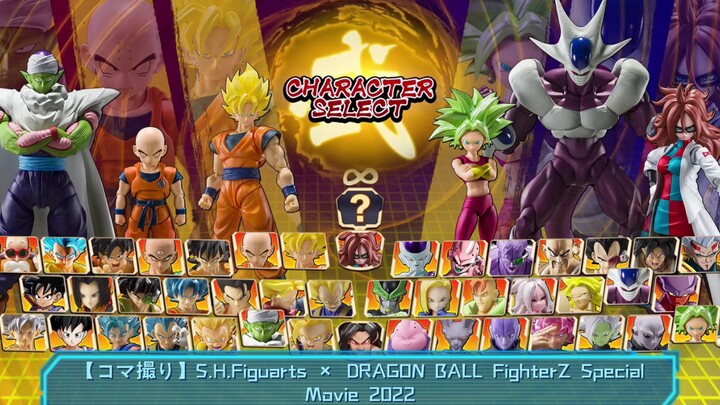
Task: Select the fat Majin Buu tile
Action: [x=409, y=333]
